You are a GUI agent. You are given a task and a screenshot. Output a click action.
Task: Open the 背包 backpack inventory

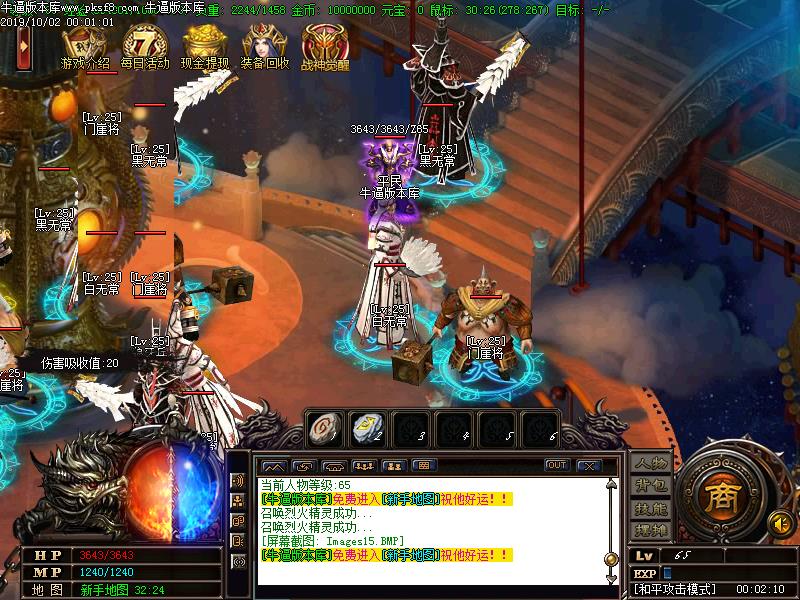pos(650,487)
